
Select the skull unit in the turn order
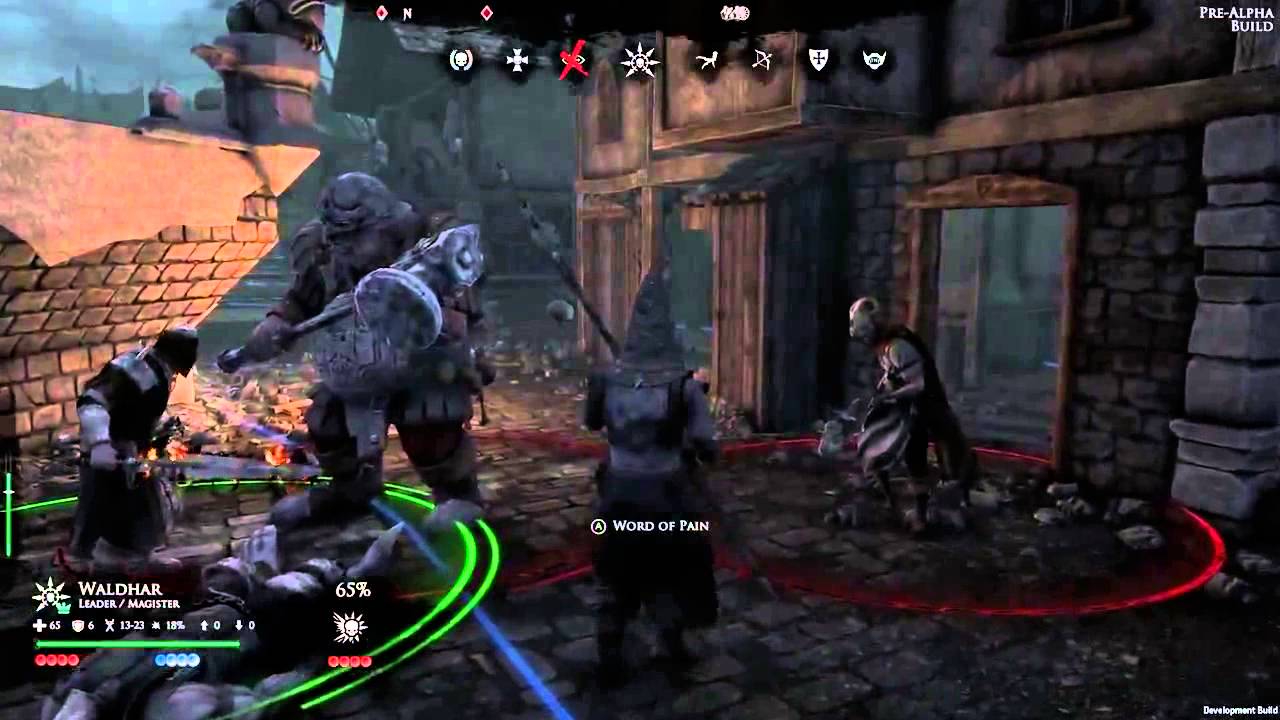tap(461, 61)
